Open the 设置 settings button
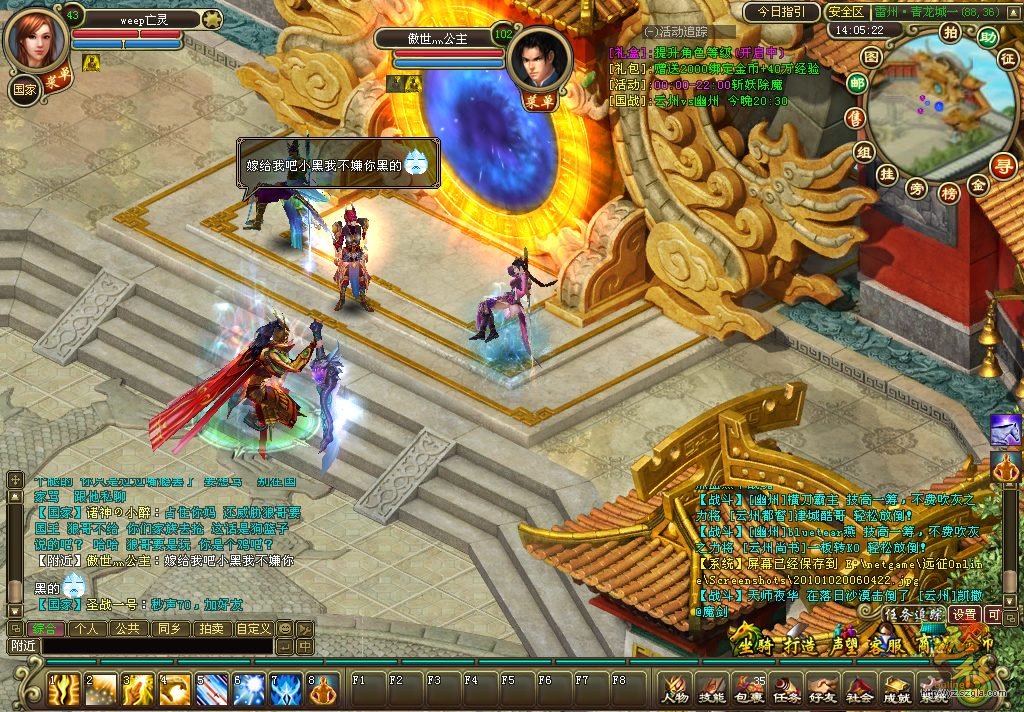 (964, 614)
